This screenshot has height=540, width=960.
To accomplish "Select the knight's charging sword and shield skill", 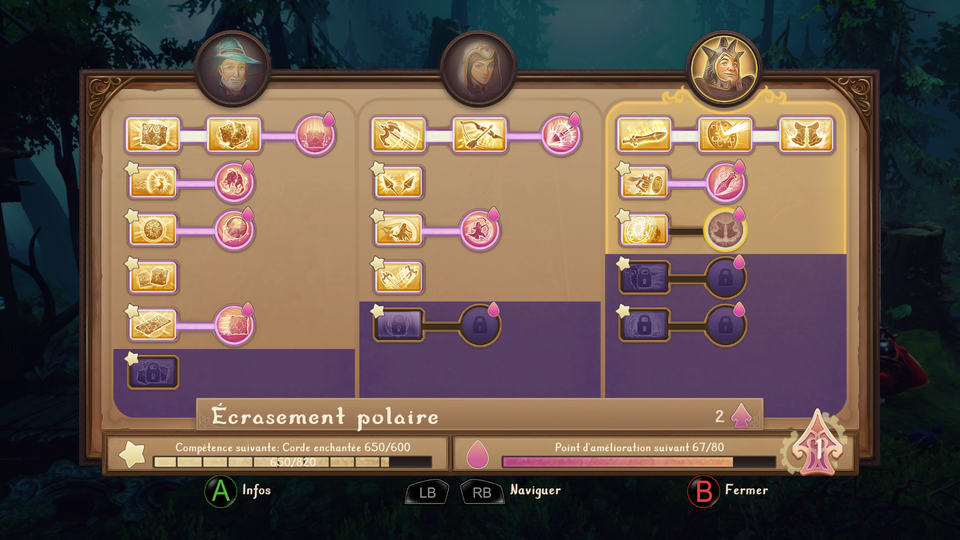I will click(x=644, y=182).
